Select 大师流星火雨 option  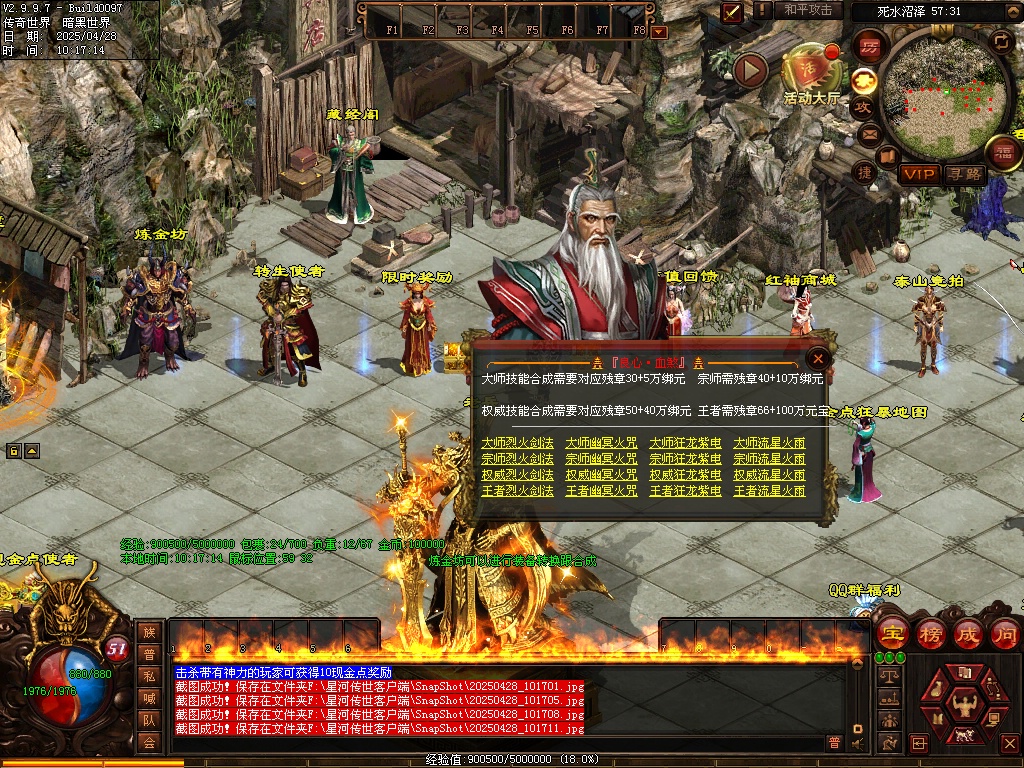click(769, 443)
